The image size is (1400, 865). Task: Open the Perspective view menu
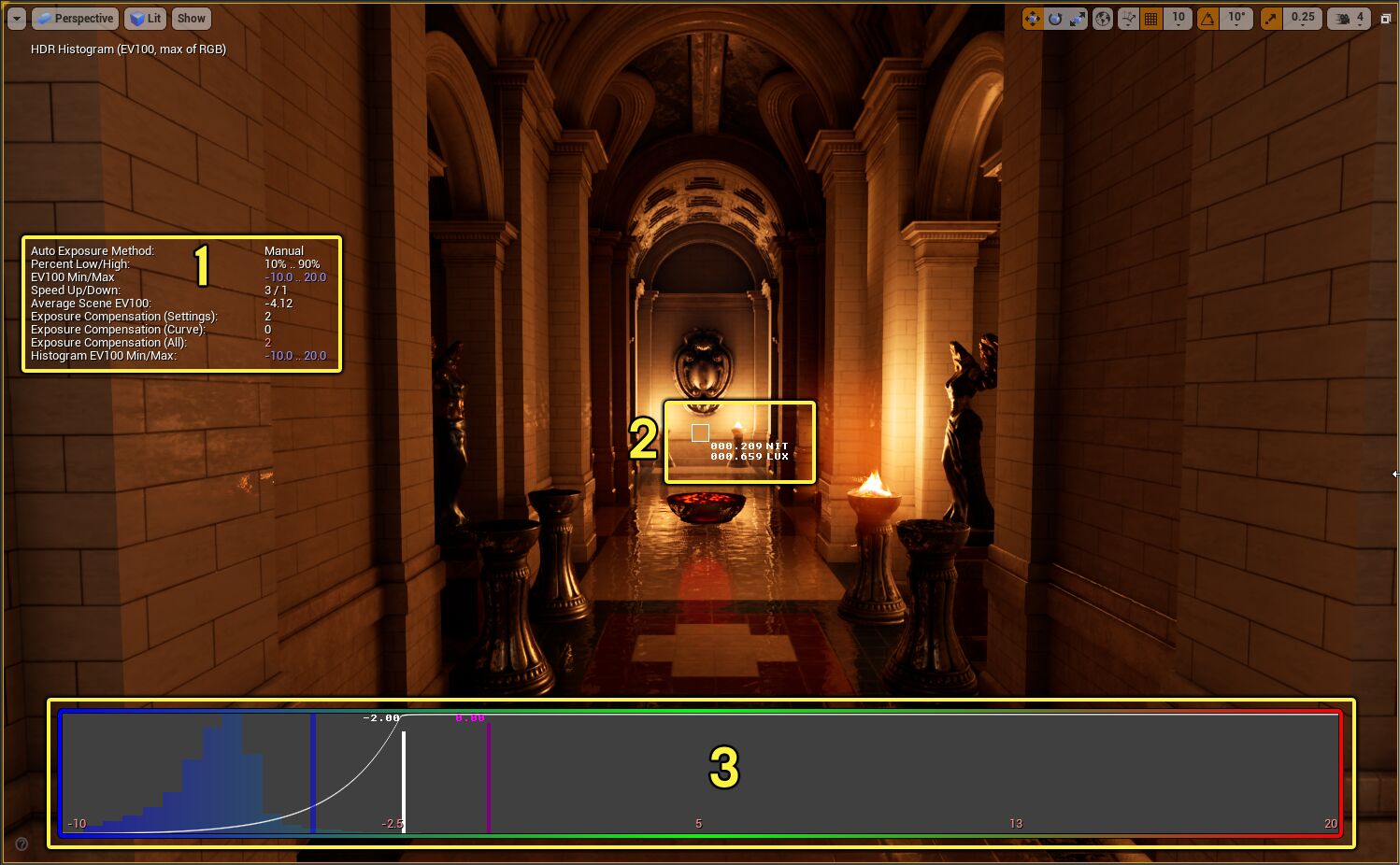point(75,18)
